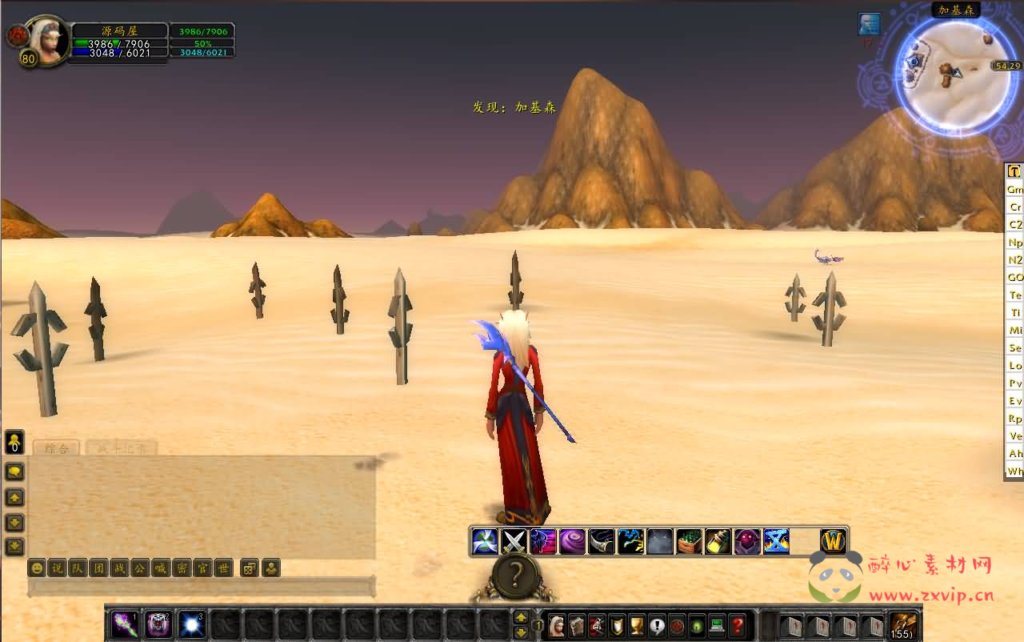Cast the purple swirl spell
1024x642 pixels.
coord(572,542)
